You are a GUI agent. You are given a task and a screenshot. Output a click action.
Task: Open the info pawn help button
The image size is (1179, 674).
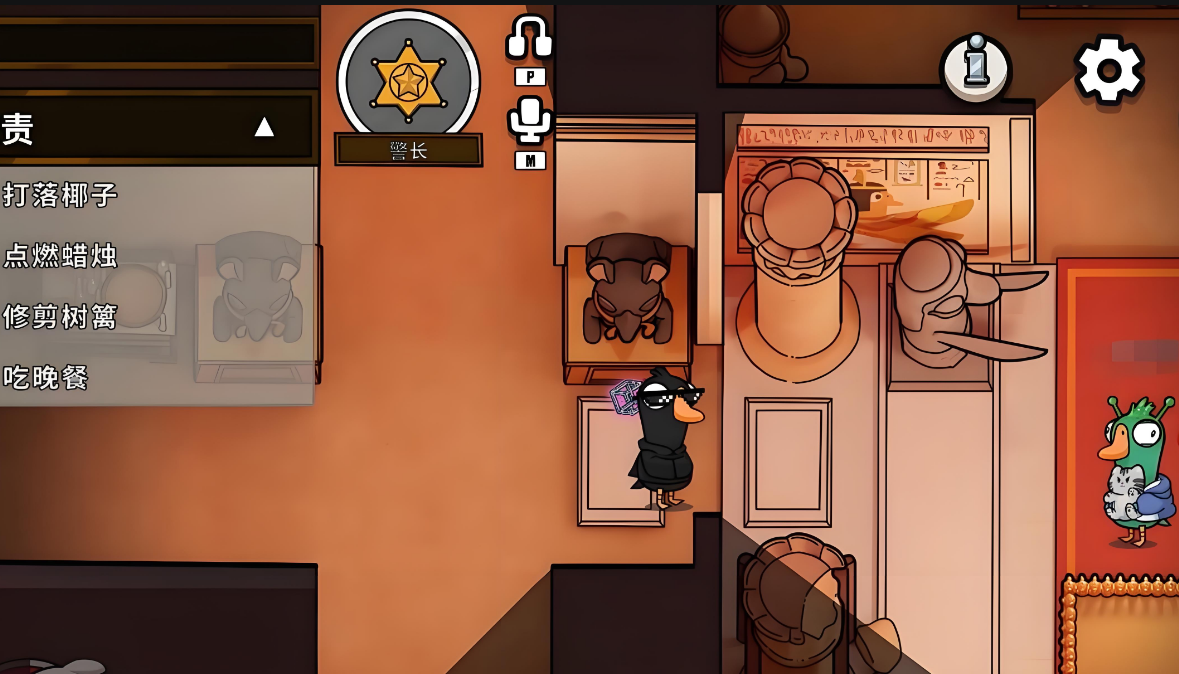[975, 69]
